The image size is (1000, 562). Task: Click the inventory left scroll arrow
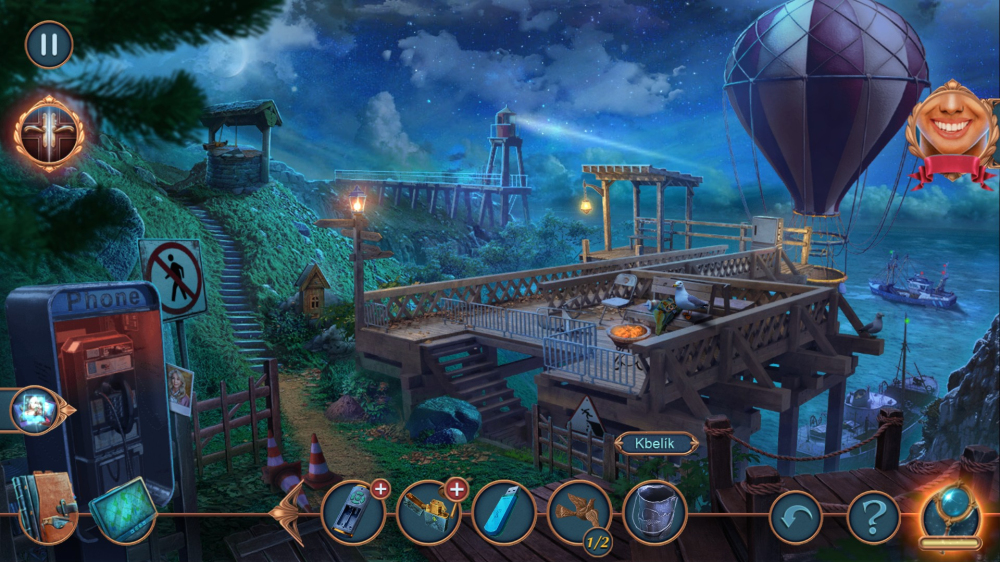point(291,513)
